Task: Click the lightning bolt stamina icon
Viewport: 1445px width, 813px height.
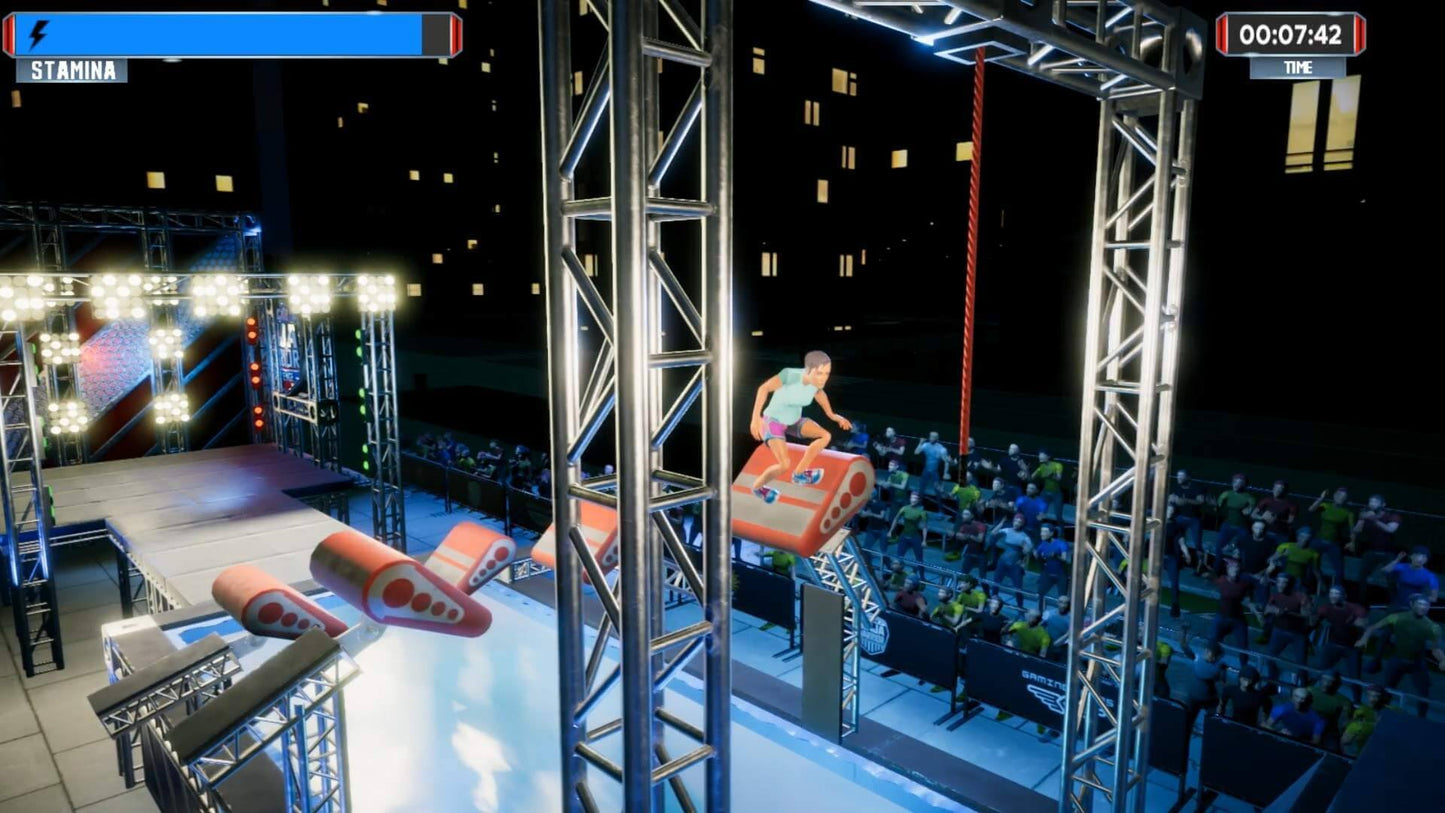Action: pos(38,32)
